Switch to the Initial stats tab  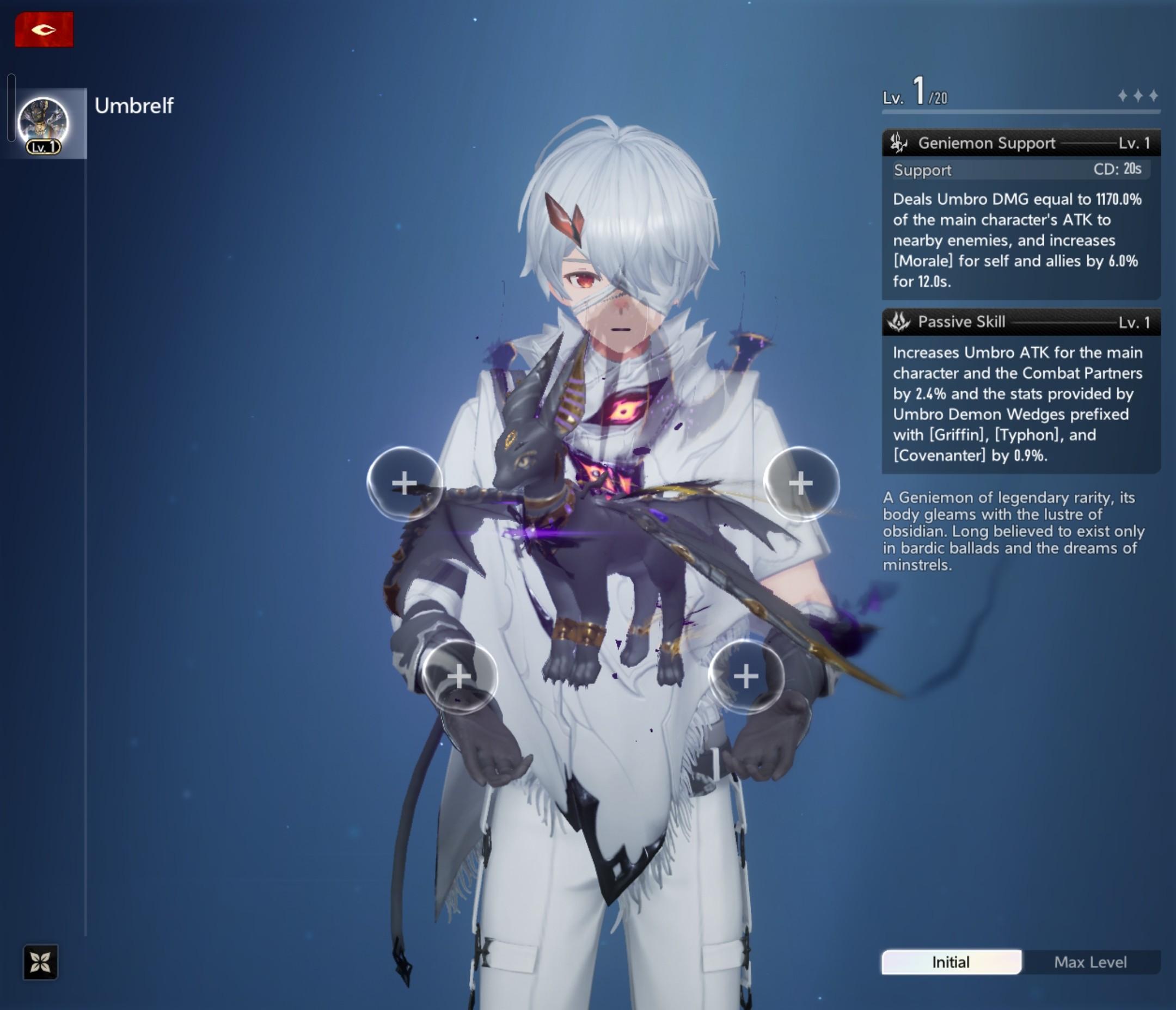coord(951,962)
